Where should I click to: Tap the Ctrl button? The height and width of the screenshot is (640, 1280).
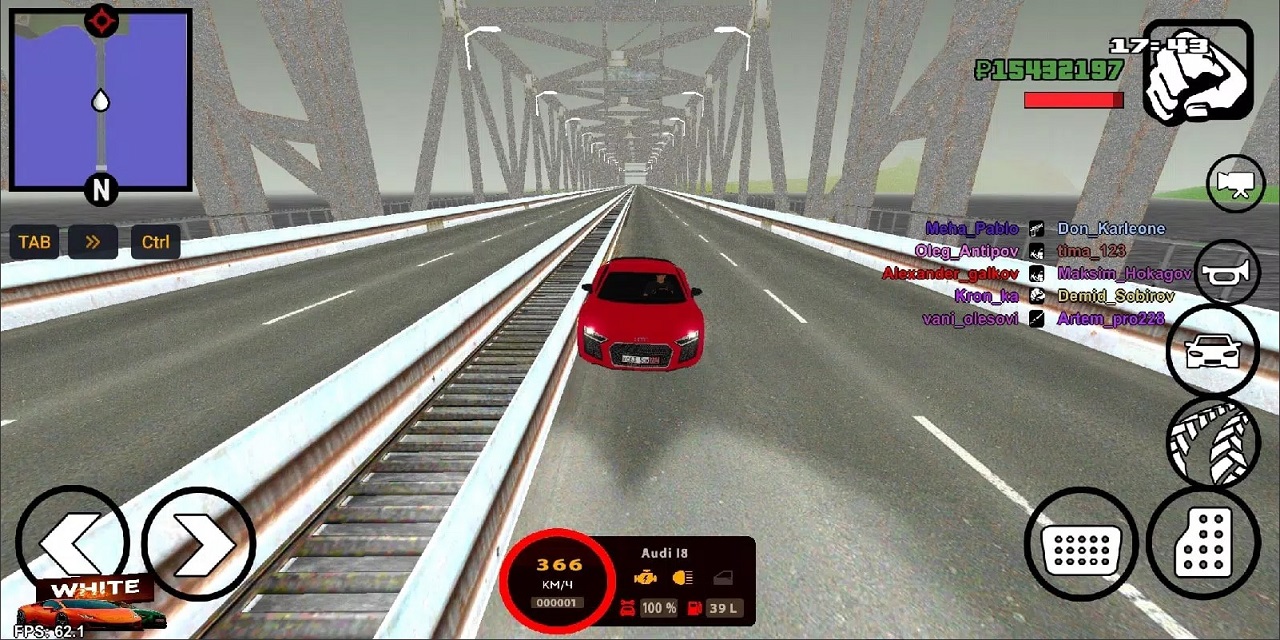click(155, 242)
